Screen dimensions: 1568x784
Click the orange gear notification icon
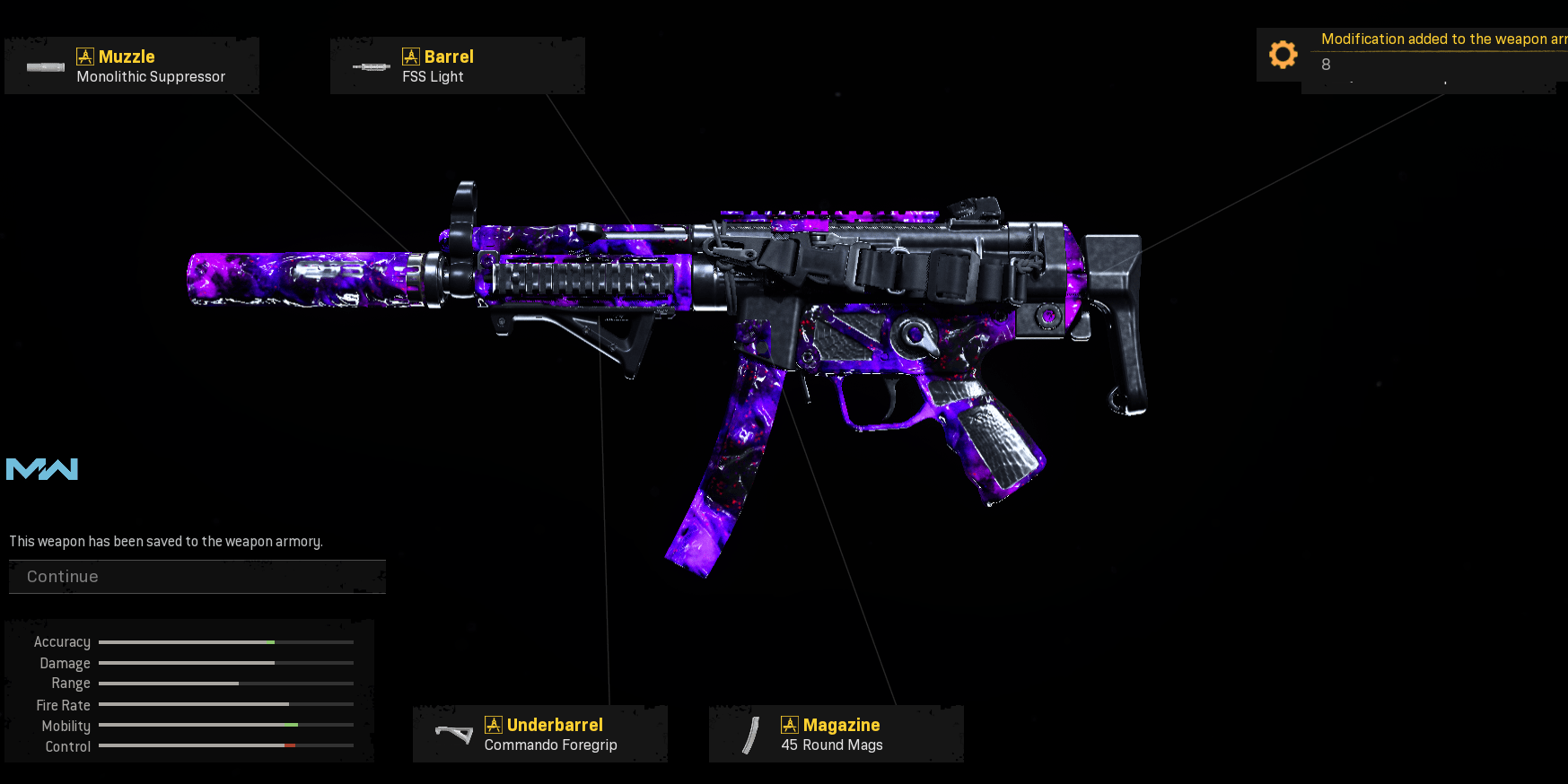tap(1283, 55)
